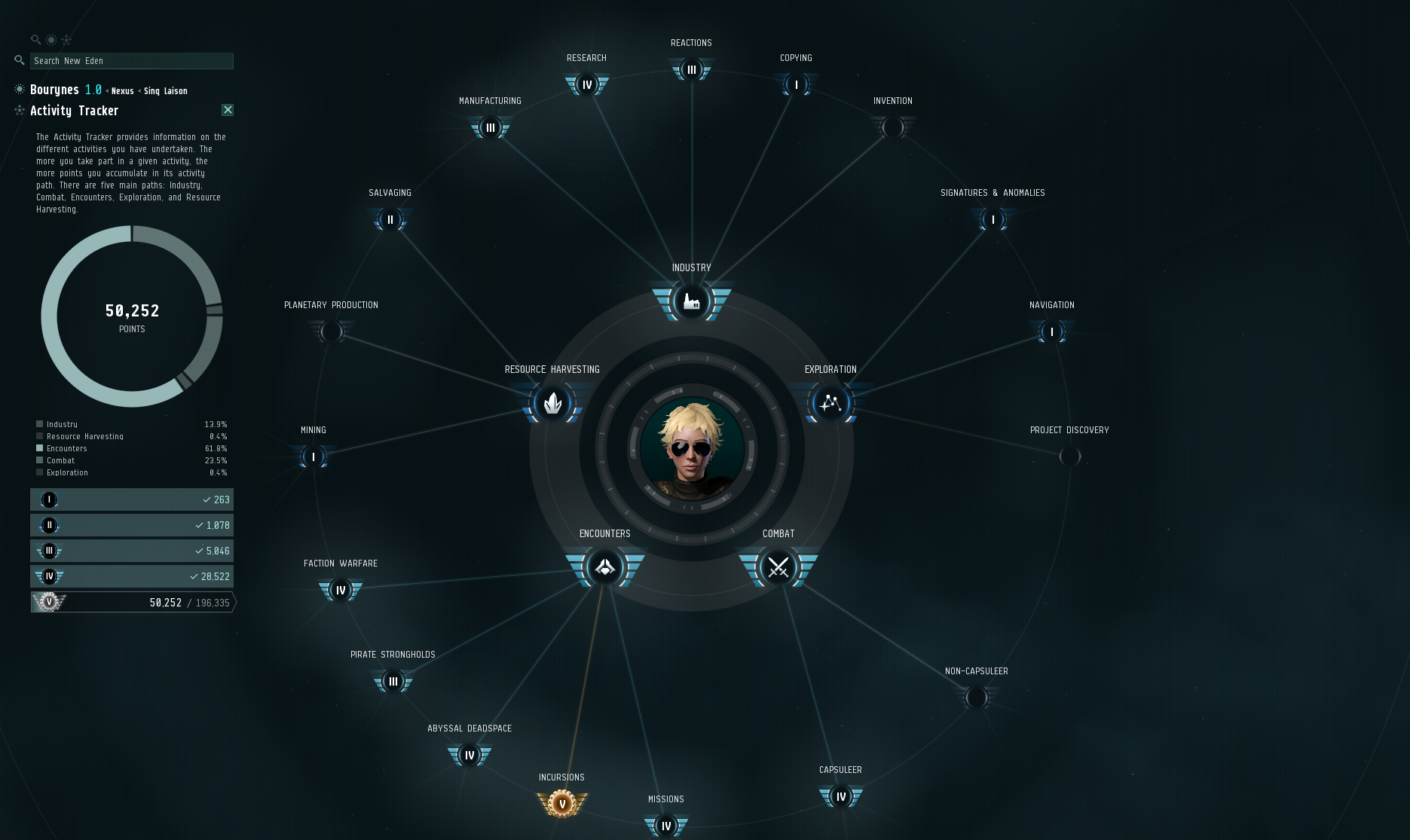Screen dimensions: 1410x840
Task: Expand the tier III milestone row
Action: [132, 551]
